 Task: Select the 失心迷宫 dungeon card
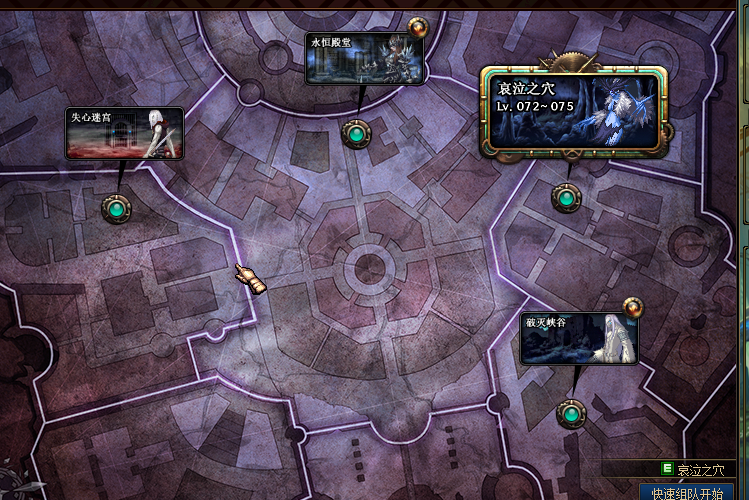tap(125, 133)
